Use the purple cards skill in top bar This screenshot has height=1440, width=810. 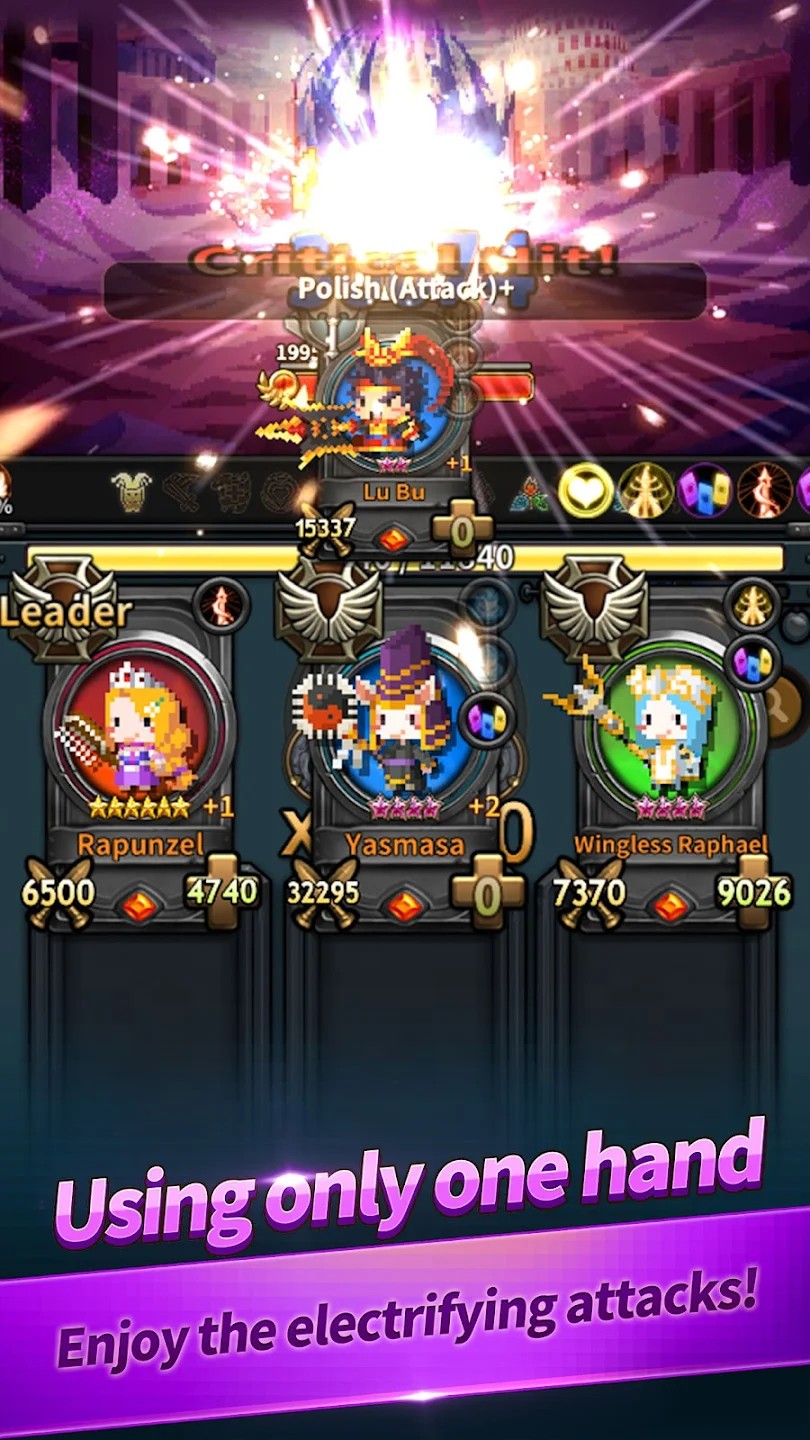(x=705, y=490)
